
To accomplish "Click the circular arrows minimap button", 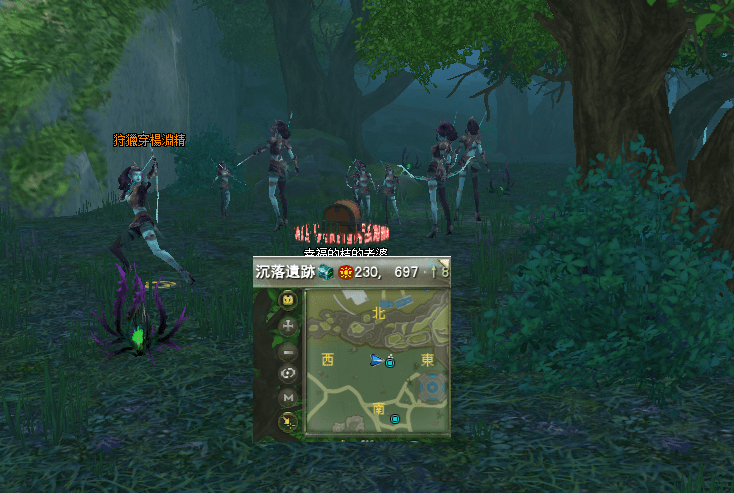I will 289,373.
